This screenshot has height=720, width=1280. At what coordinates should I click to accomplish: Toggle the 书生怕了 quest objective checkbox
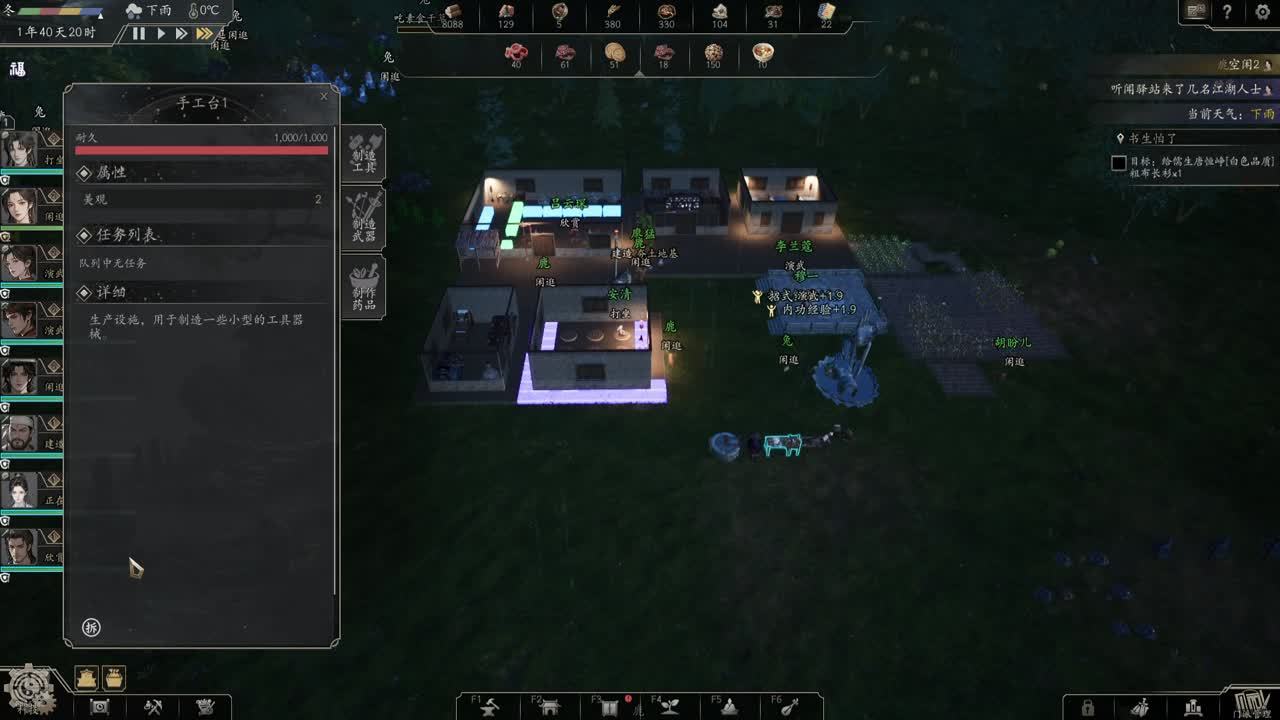point(1119,163)
